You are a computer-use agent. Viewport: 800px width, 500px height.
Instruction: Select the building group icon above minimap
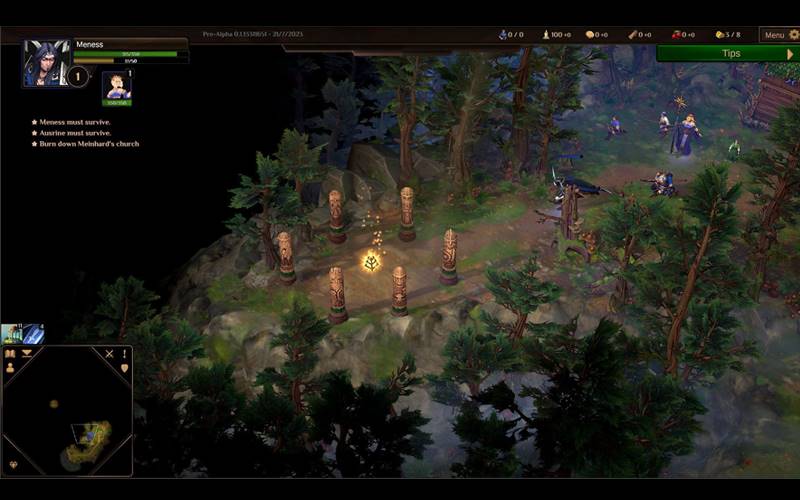click(x=12, y=334)
